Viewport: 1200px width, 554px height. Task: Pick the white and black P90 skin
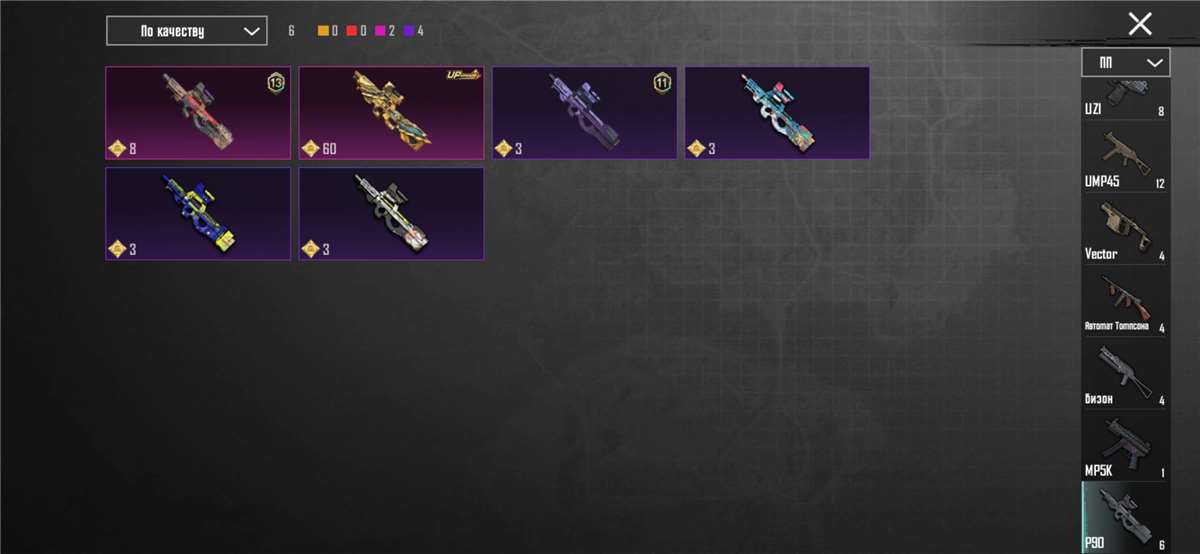(x=391, y=213)
